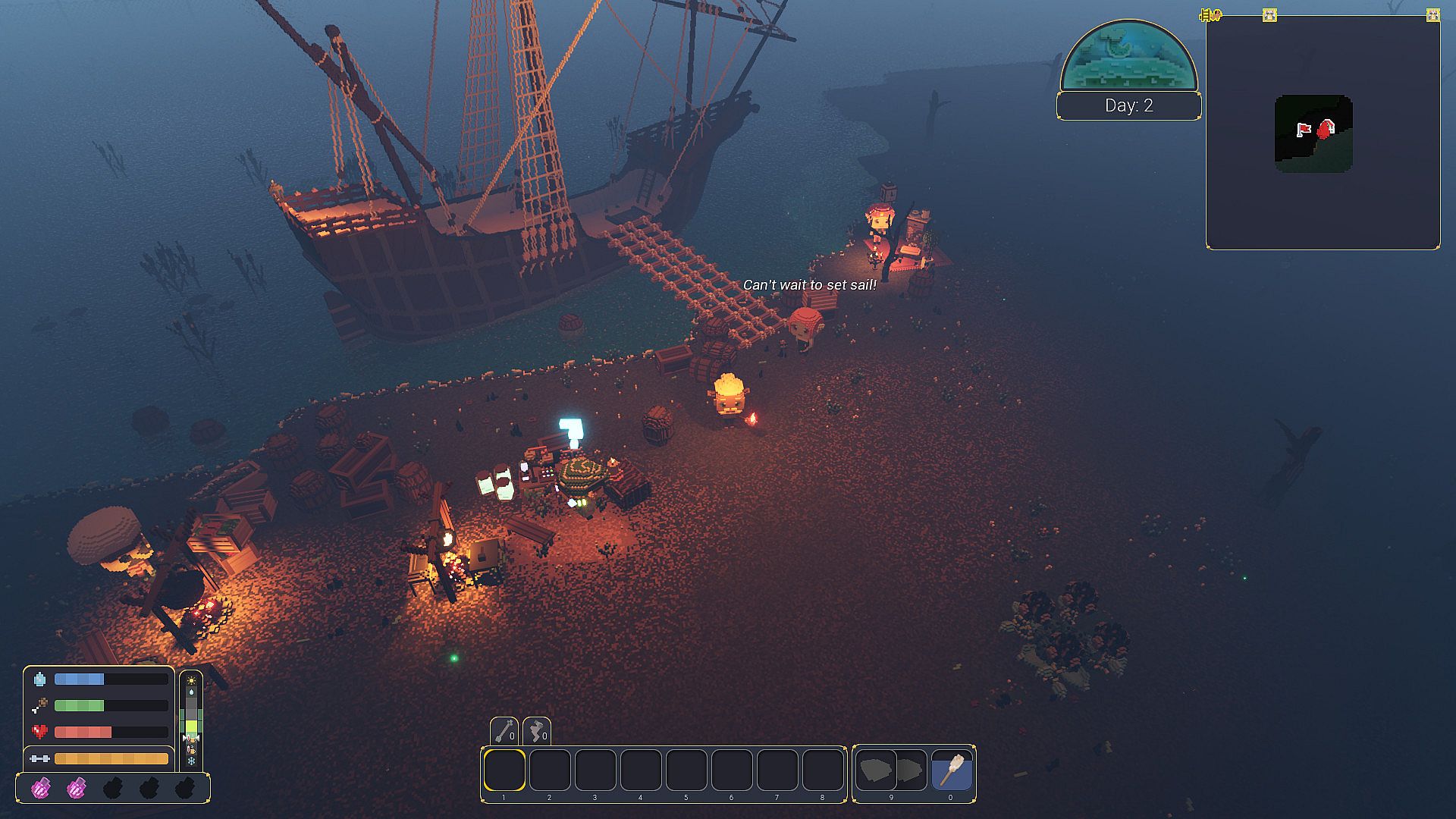
Task: Select the red house marker on minimap
Action: click(1326, 129)
